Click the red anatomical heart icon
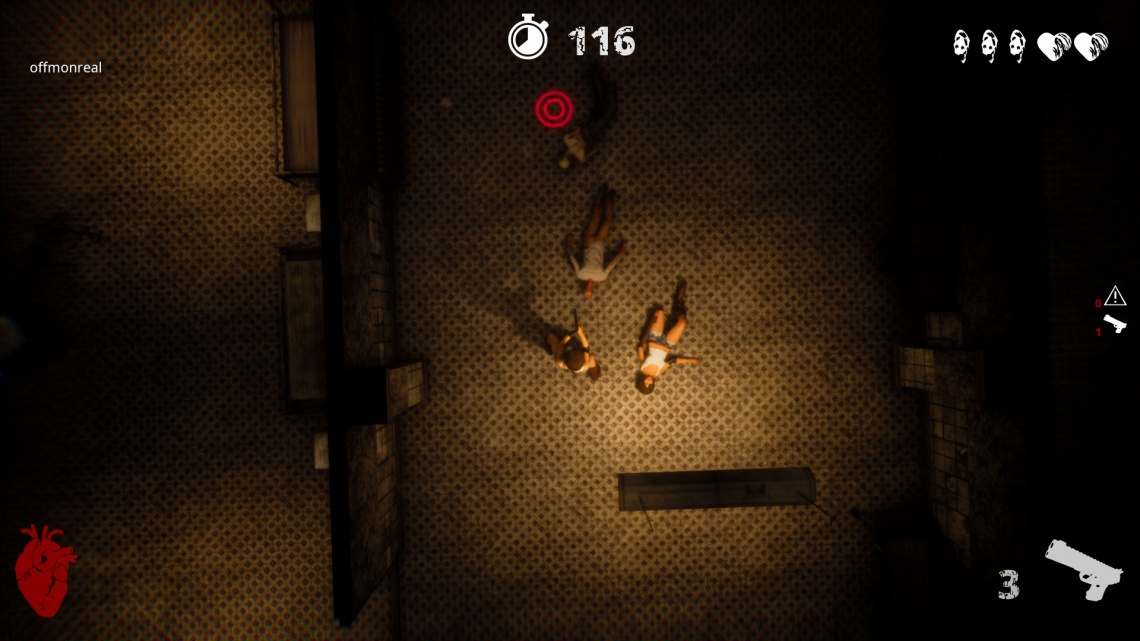The width and height of the screenshot is (1140, 641). pyautogui.click(x=44, y=568)
